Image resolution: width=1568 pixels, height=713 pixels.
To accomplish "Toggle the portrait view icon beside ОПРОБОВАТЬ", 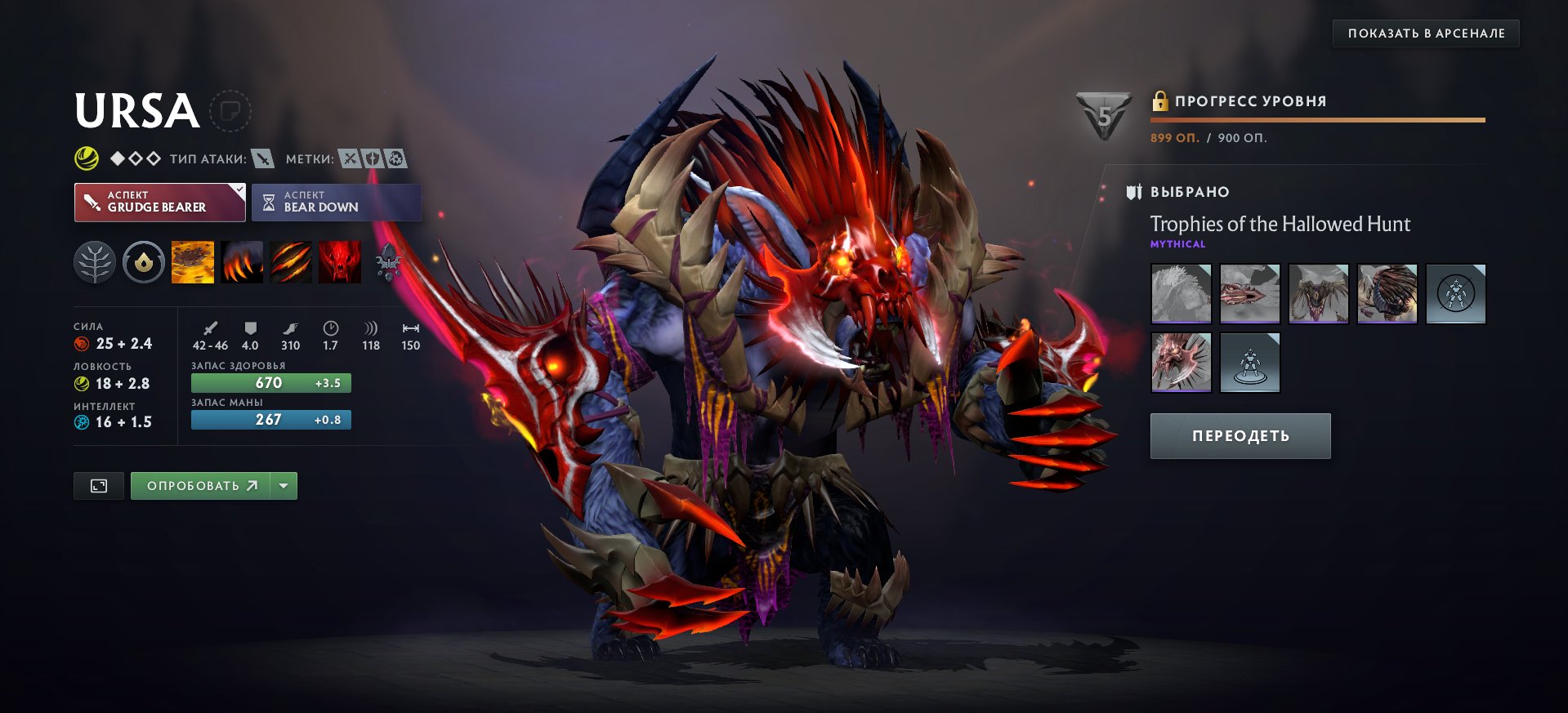I will (x=97, y=484).
